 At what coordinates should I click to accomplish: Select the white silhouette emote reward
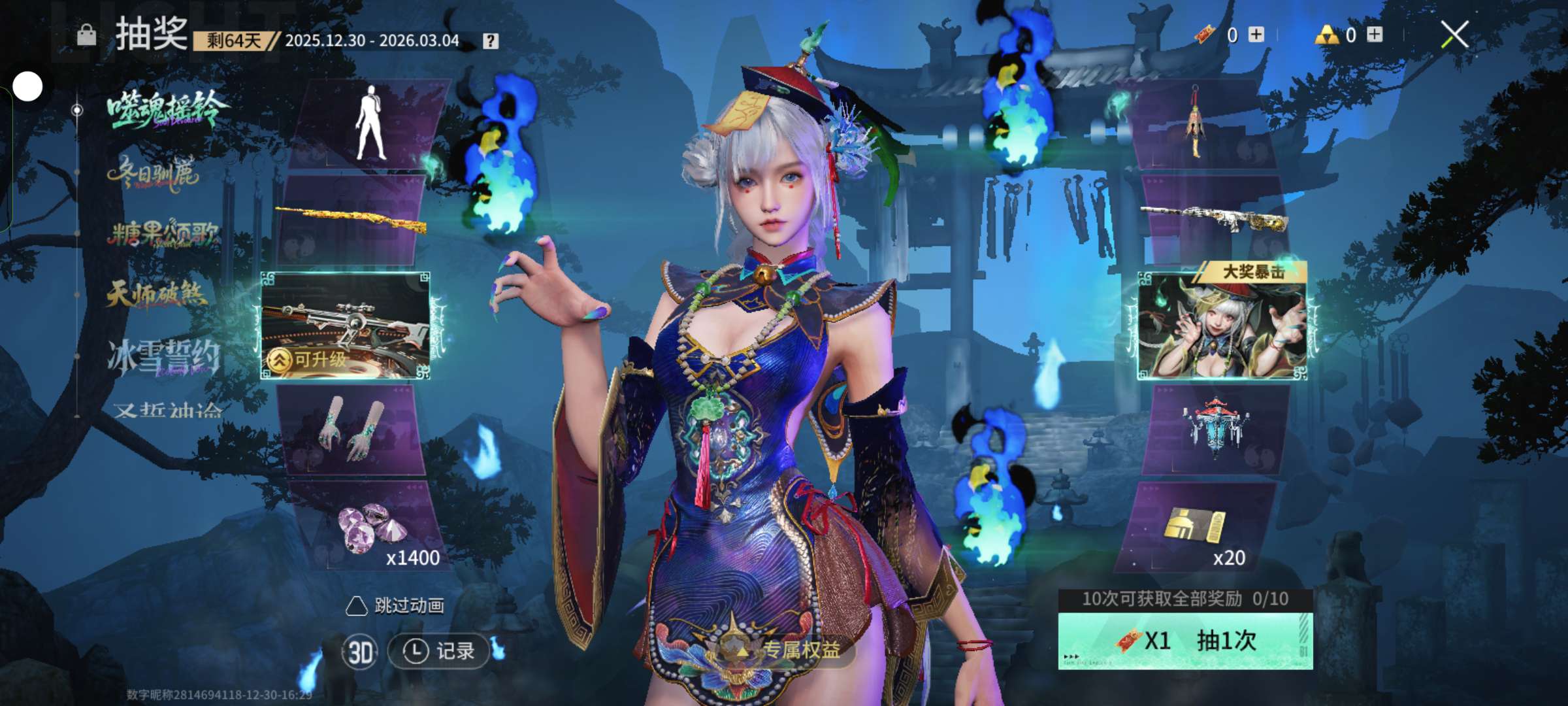click(x=371, y=124)
